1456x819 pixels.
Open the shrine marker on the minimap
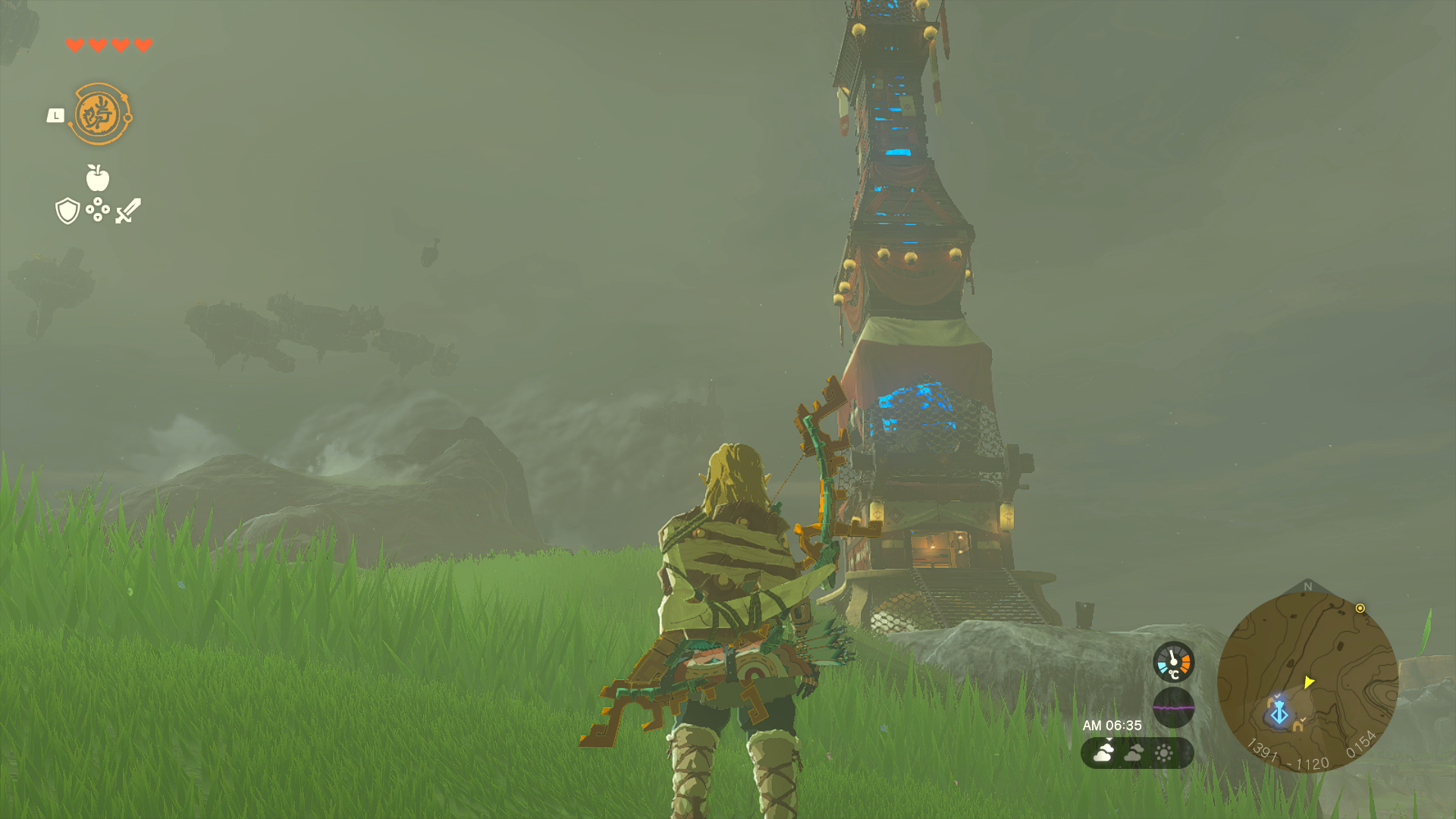point(1279,714)
